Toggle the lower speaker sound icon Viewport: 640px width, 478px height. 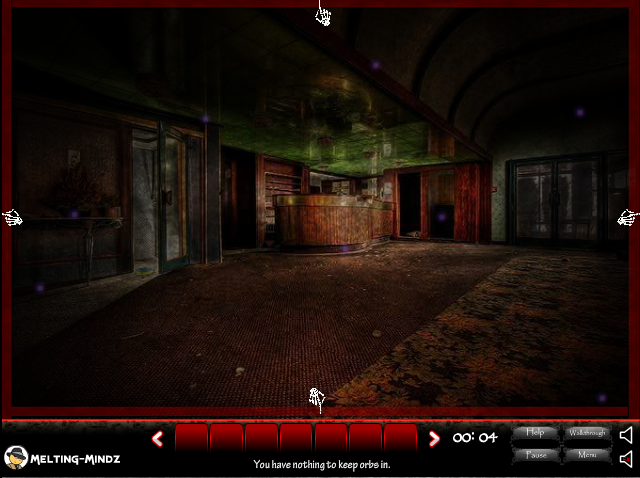click(x=626, y=459)
